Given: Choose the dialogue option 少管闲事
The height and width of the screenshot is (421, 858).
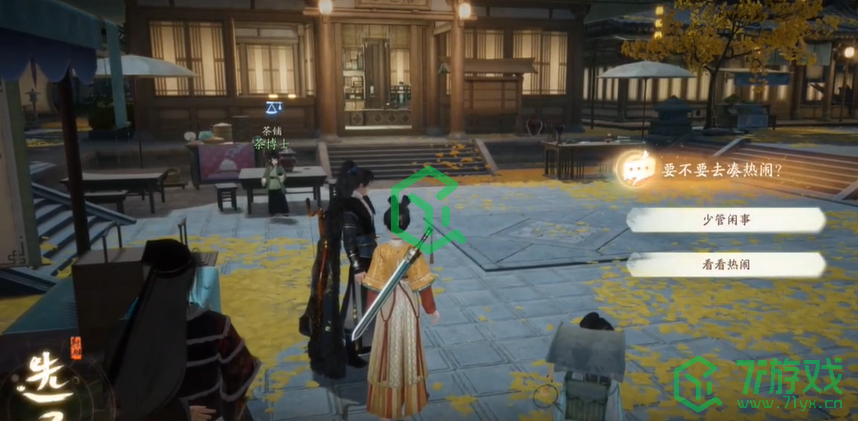Looking at the screenshot, I should [x=726, y=220].
